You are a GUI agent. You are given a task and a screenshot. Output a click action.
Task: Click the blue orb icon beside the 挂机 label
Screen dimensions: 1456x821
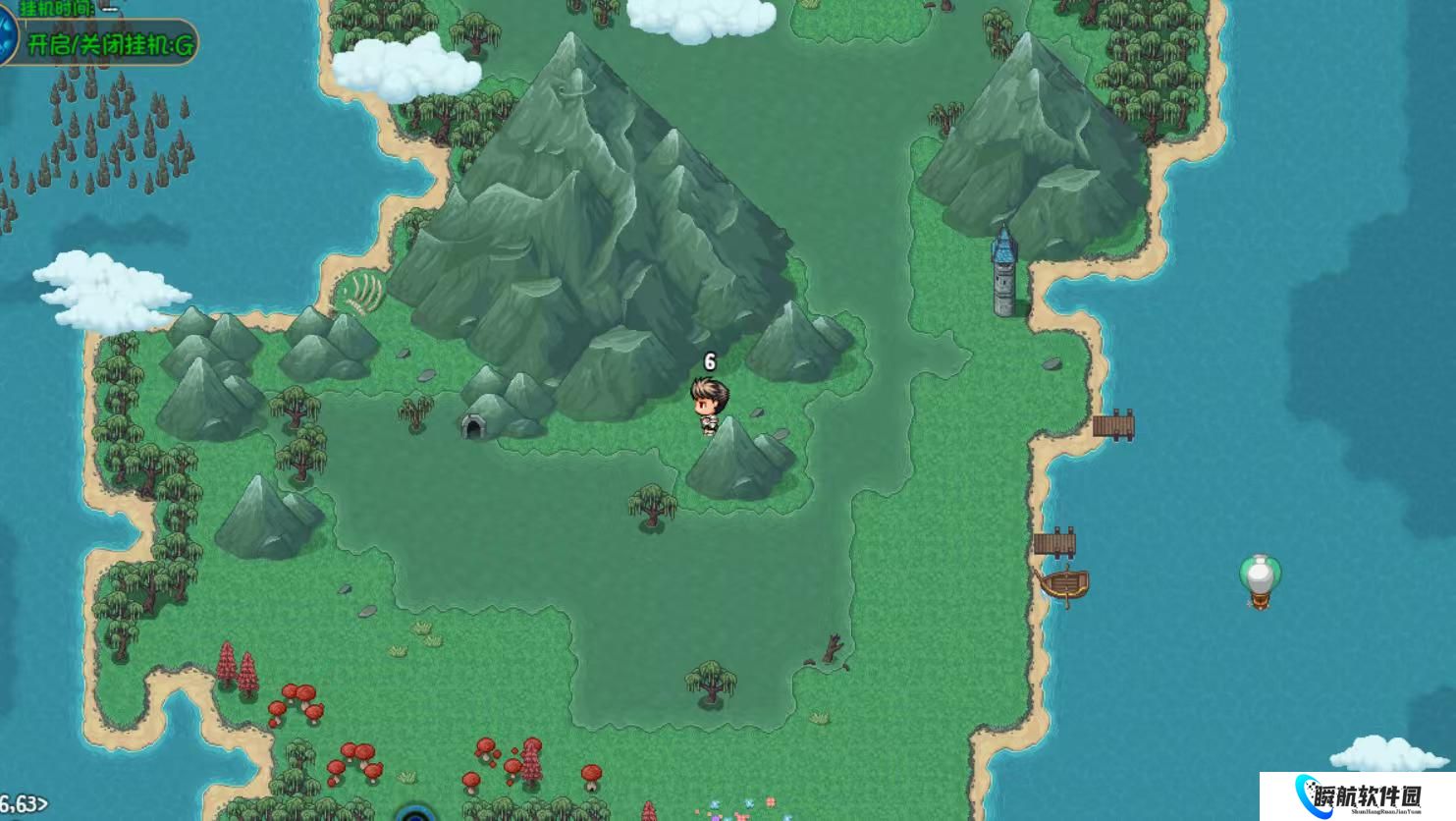[x=6, y=39]
